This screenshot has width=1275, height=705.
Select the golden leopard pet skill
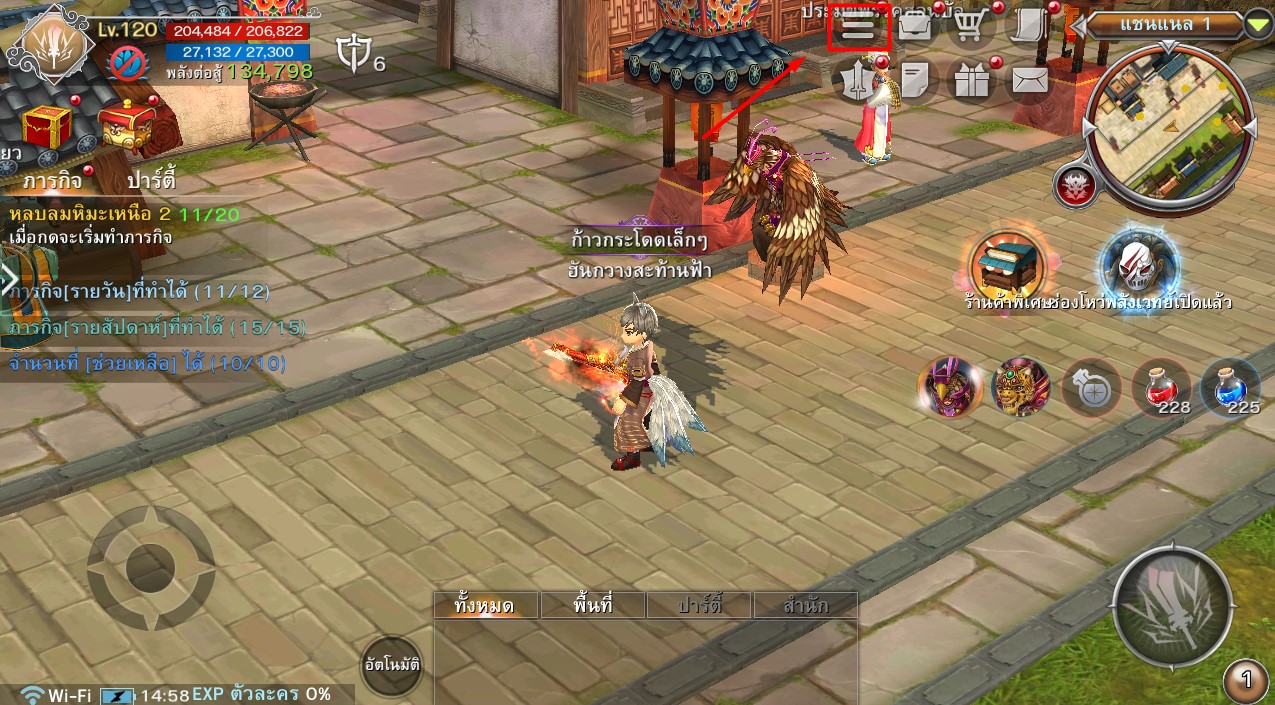point(1021,387)
